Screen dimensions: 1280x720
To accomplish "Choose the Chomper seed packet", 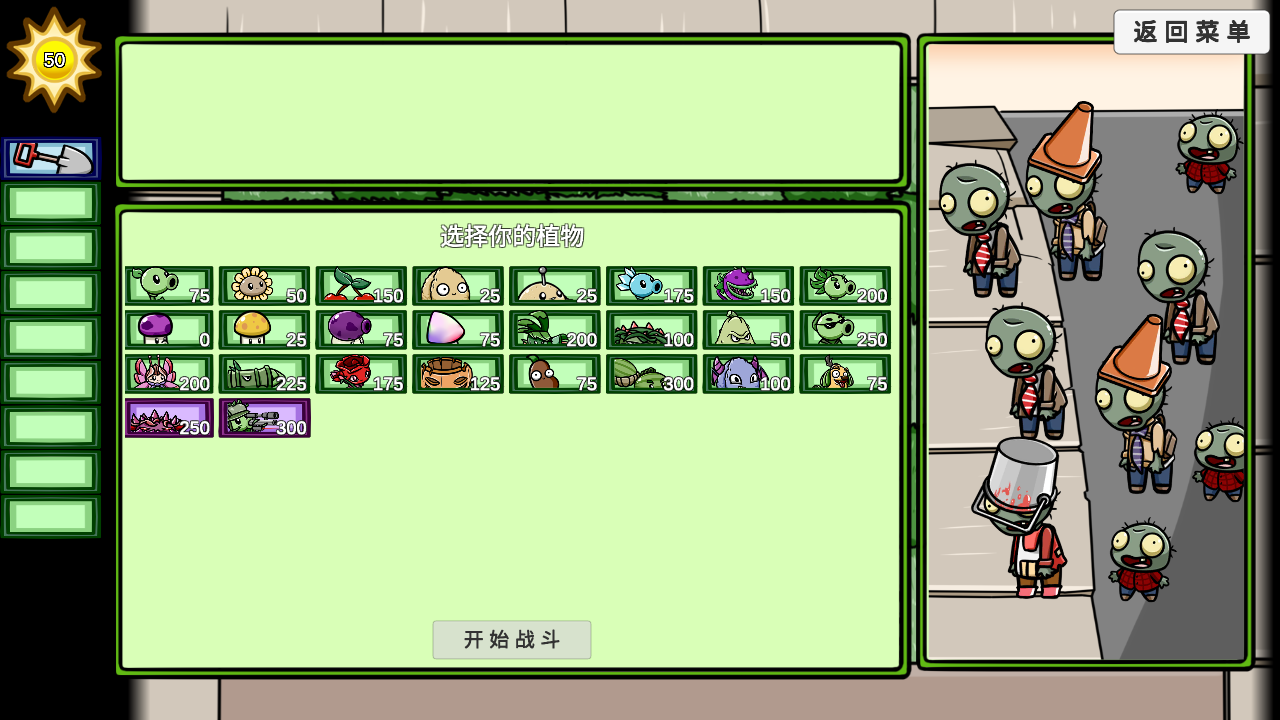I will click(748, 285).
